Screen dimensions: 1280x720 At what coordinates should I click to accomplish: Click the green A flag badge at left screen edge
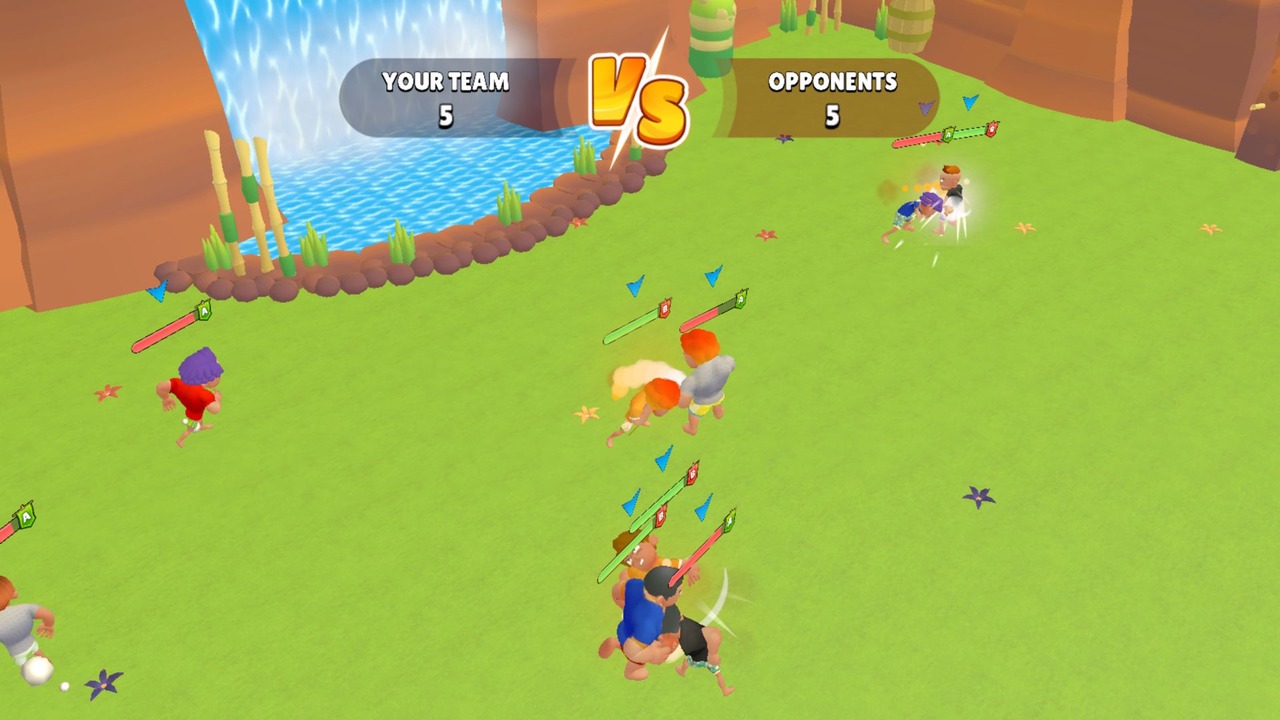pyautogui.click(x=24, y=518)
